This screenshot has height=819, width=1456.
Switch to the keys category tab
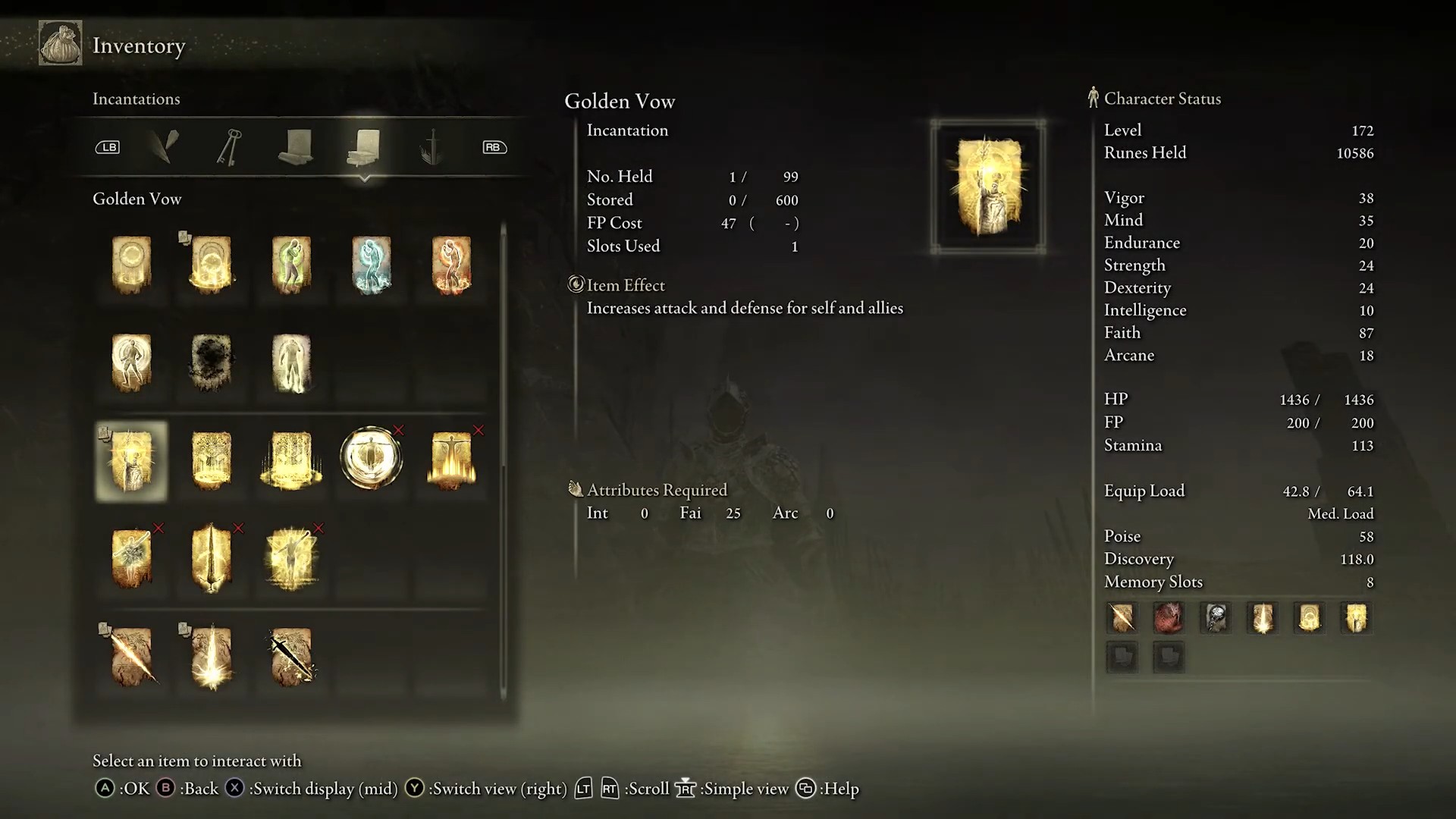tap(230, 147)
